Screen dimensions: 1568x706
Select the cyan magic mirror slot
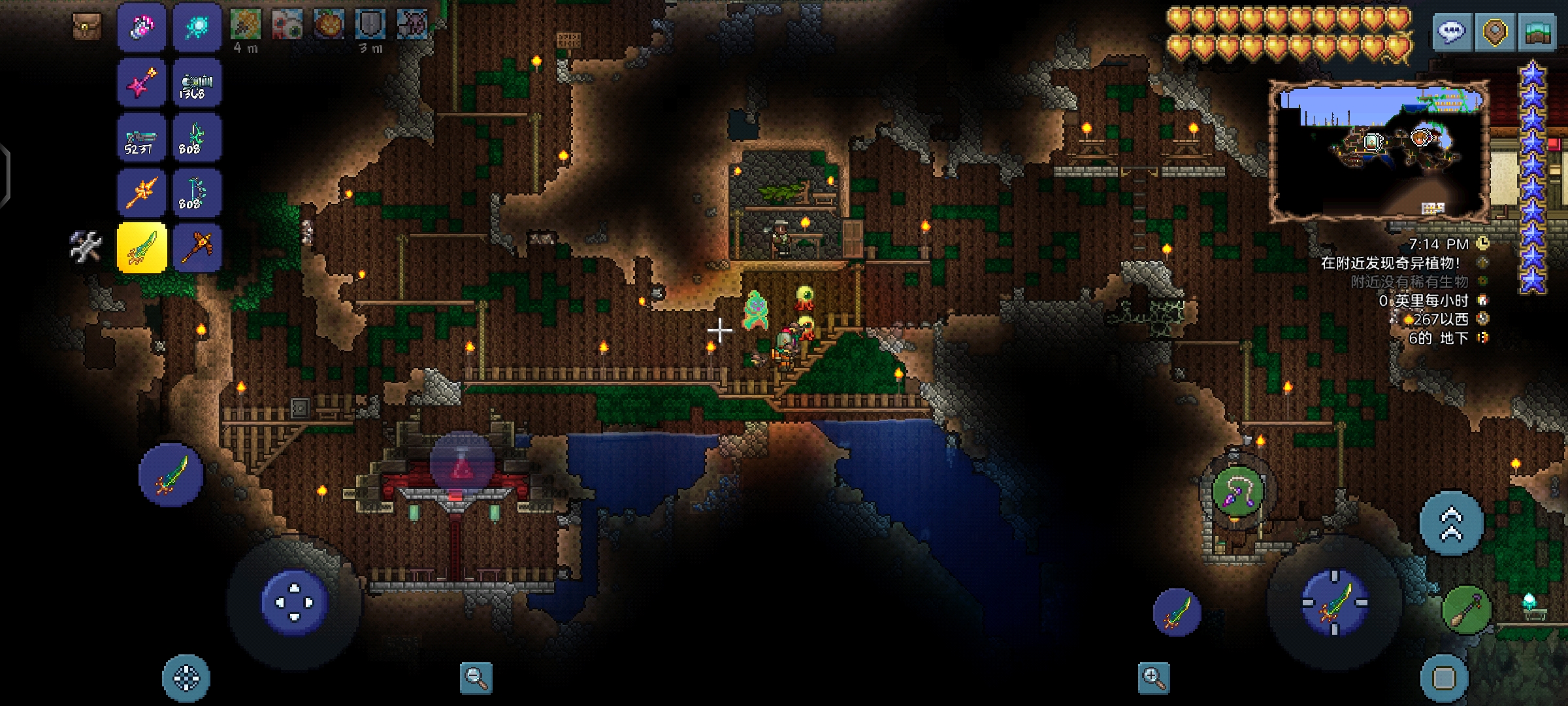(x=197, y=27)
